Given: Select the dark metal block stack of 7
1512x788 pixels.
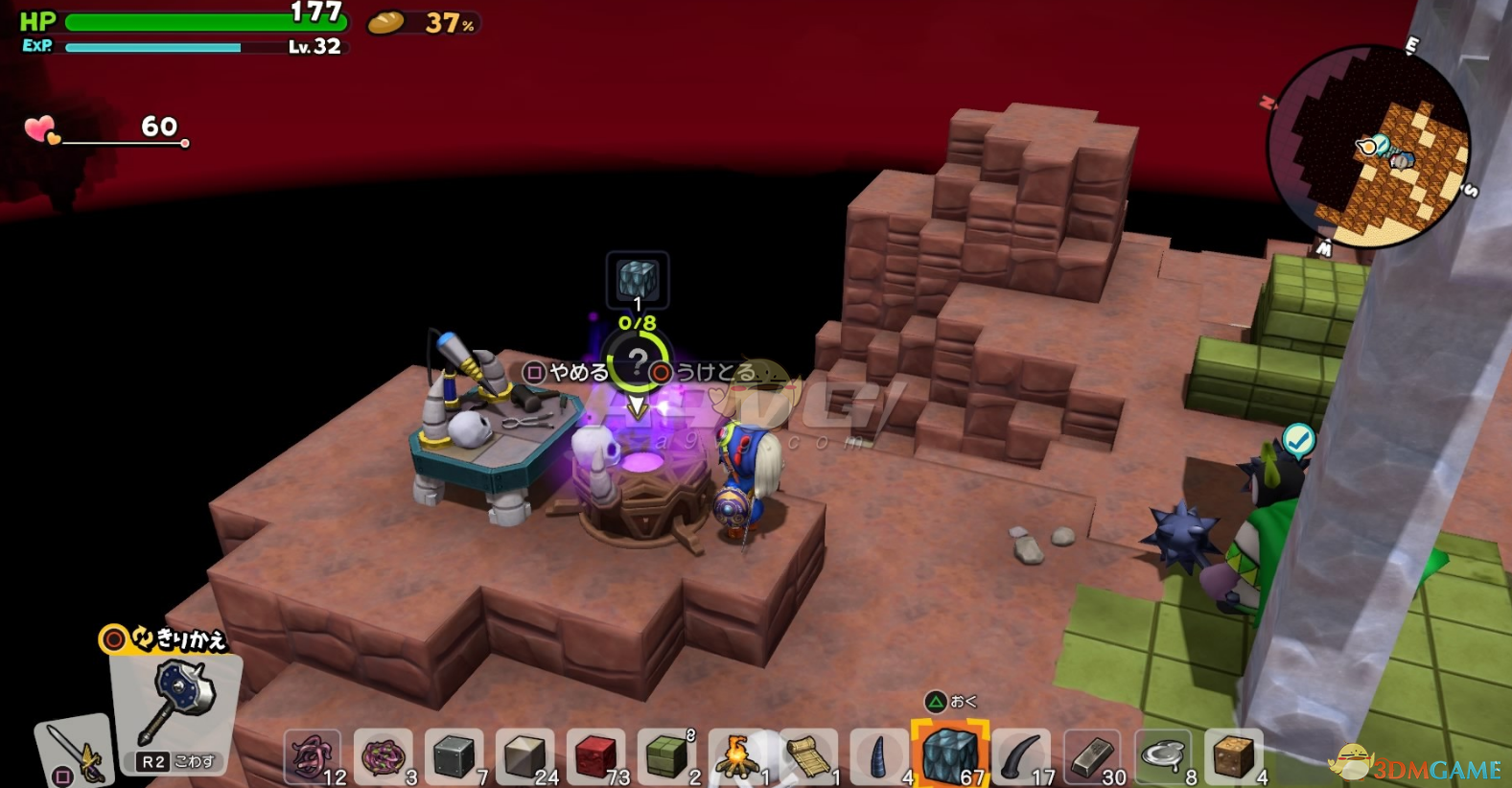Looking at the screenshot, I should pyautogui.click(x=454, y=757).
